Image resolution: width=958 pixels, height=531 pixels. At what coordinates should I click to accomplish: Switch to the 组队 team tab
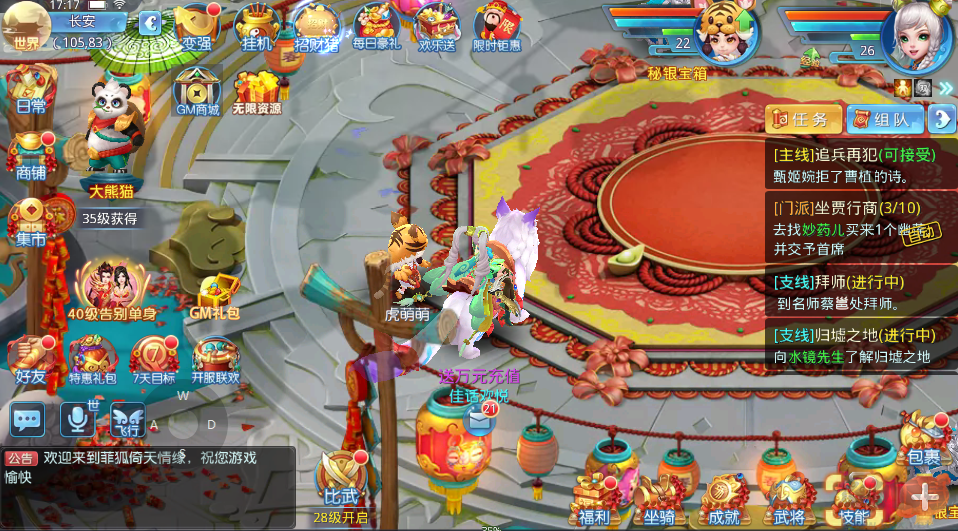pyautogui.click(x=885, y=119)
